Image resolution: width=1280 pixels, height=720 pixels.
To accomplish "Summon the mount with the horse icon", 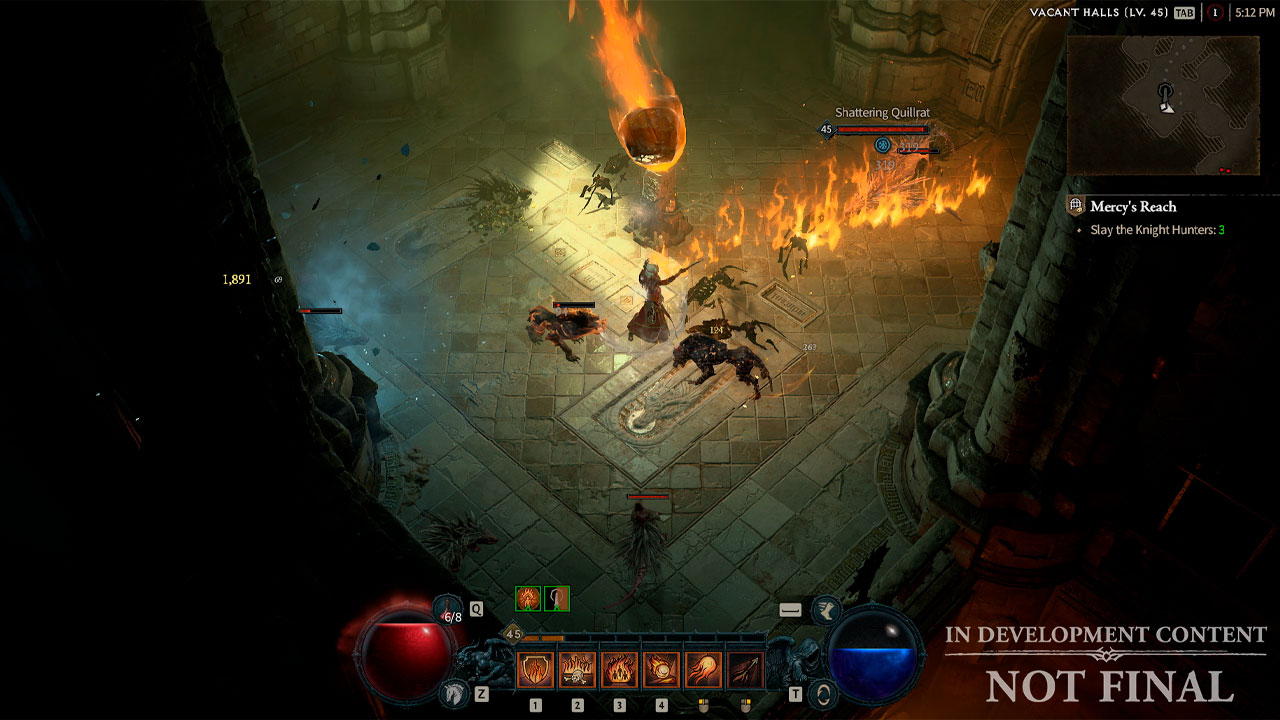I will (x=453, y=692).
